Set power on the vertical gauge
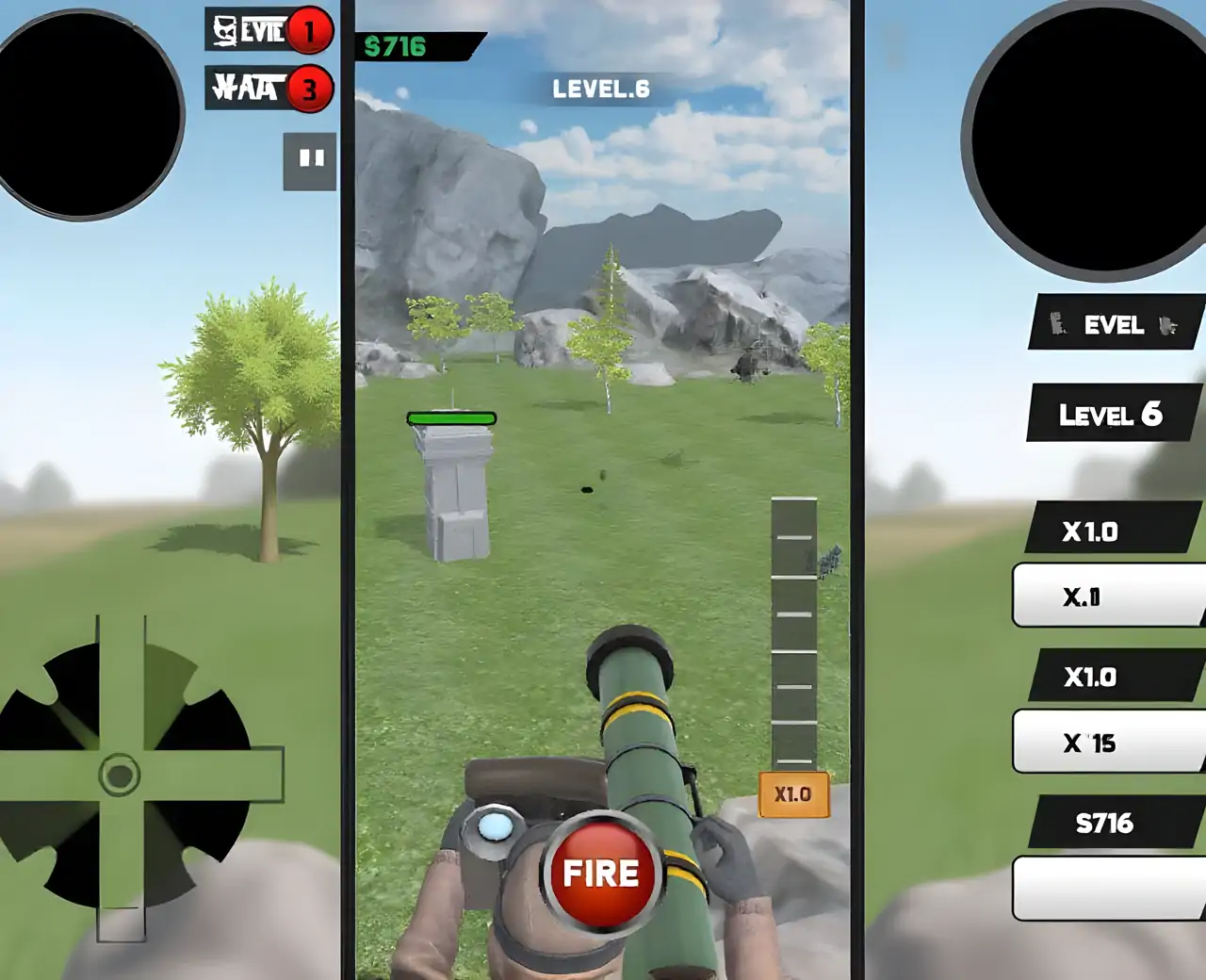The image size is (1206, 980). 793,631
